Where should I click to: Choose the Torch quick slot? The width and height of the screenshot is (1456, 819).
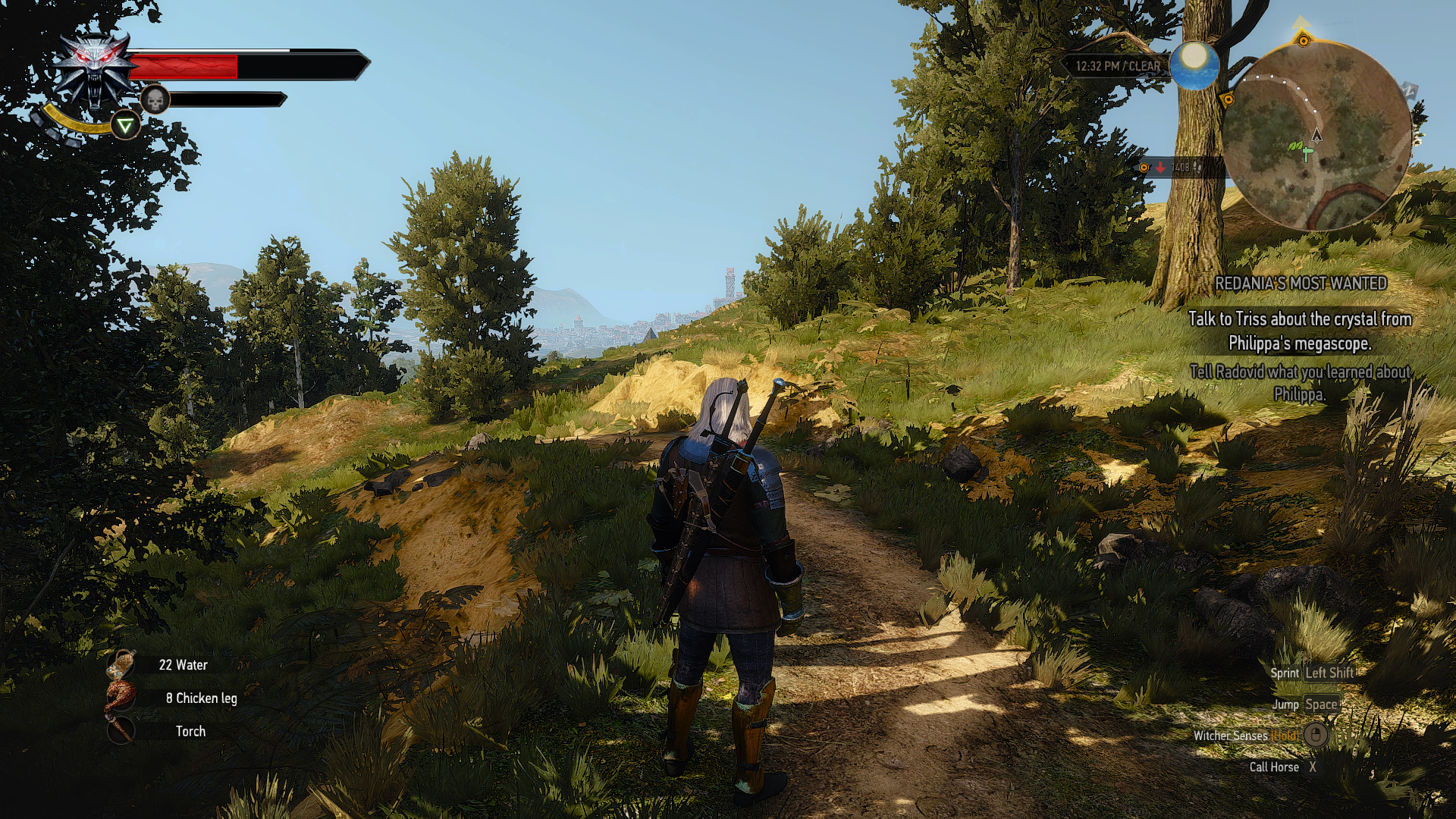[121, 731]
